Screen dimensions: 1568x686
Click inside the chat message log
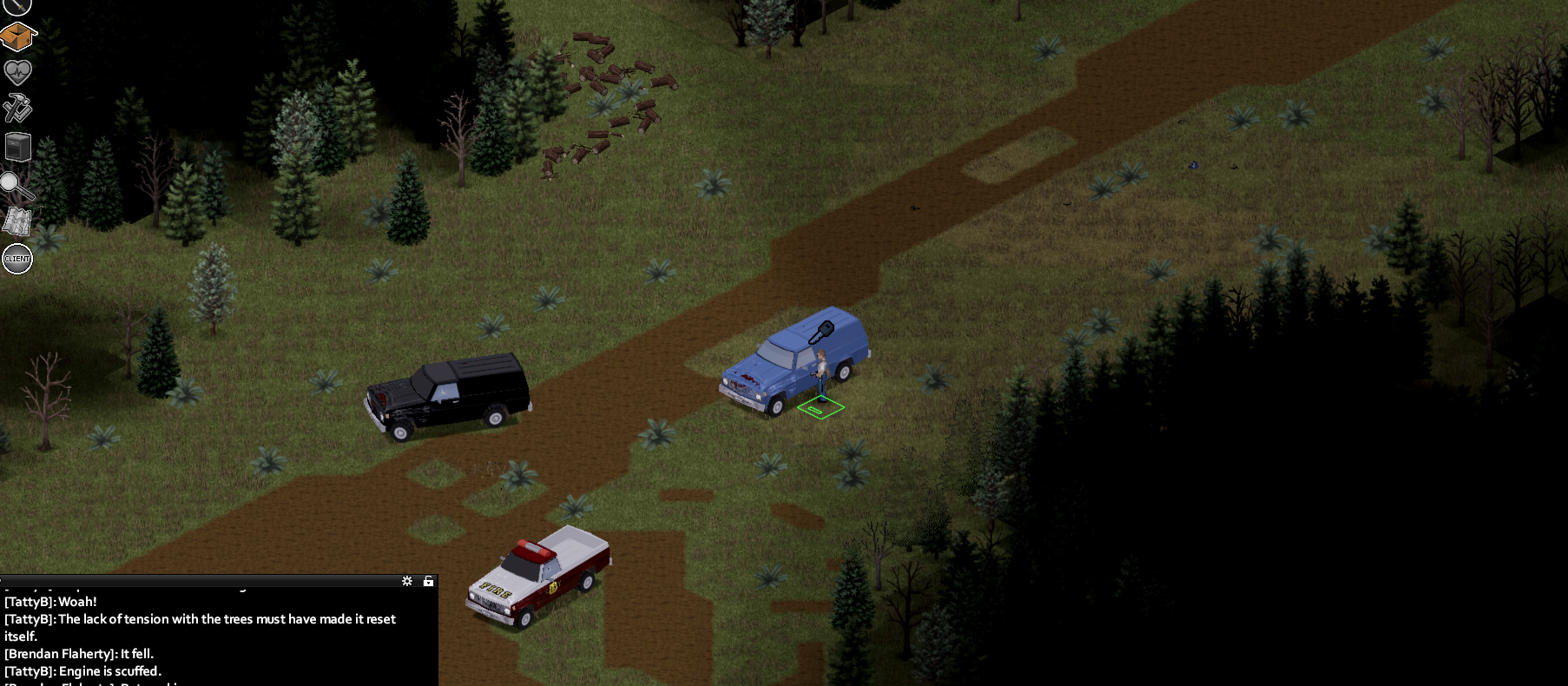pyautogui.click(x=217, y=636)
